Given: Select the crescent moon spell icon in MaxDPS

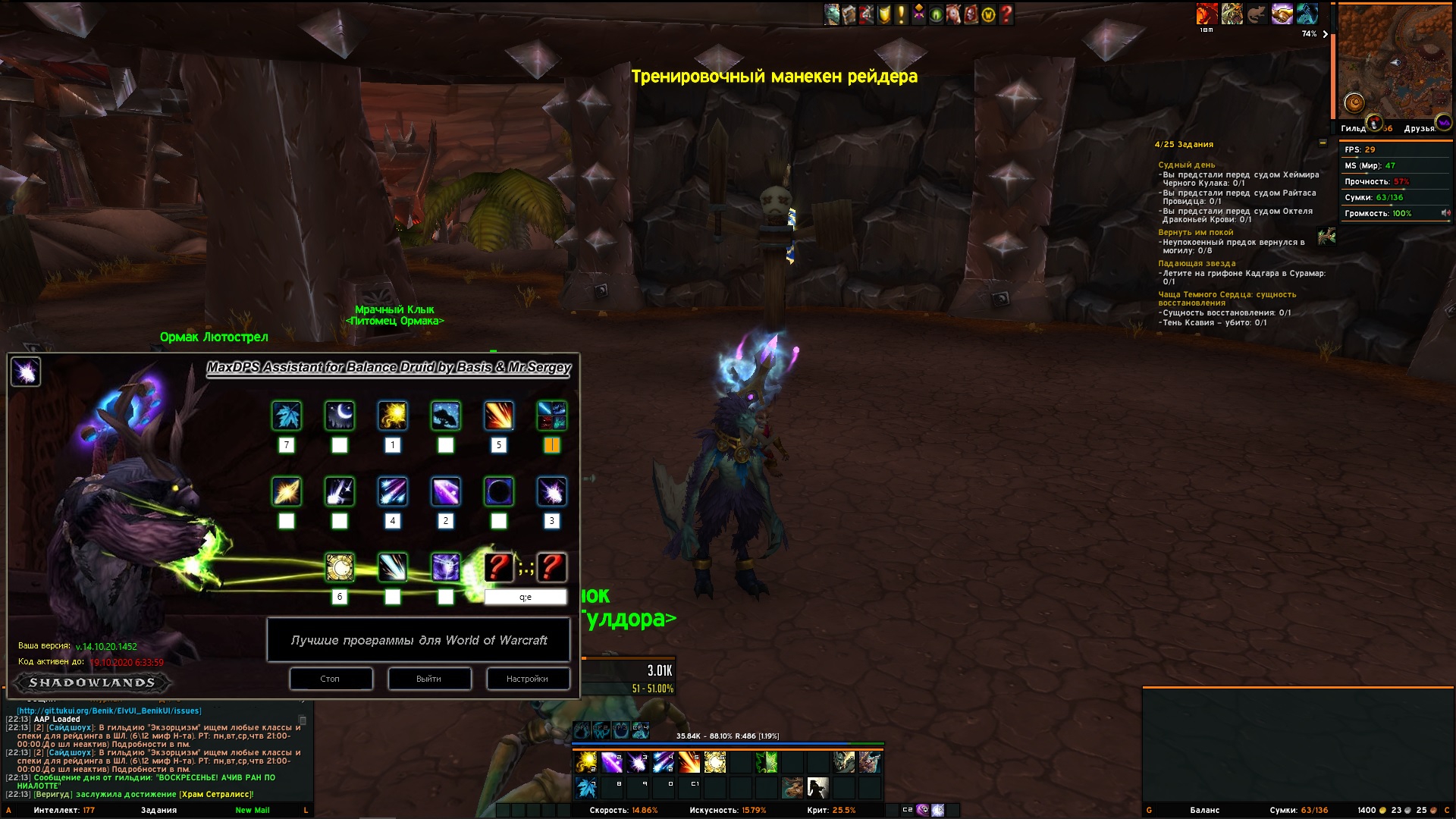Looking at the screenshot, I should click(340, 416).
